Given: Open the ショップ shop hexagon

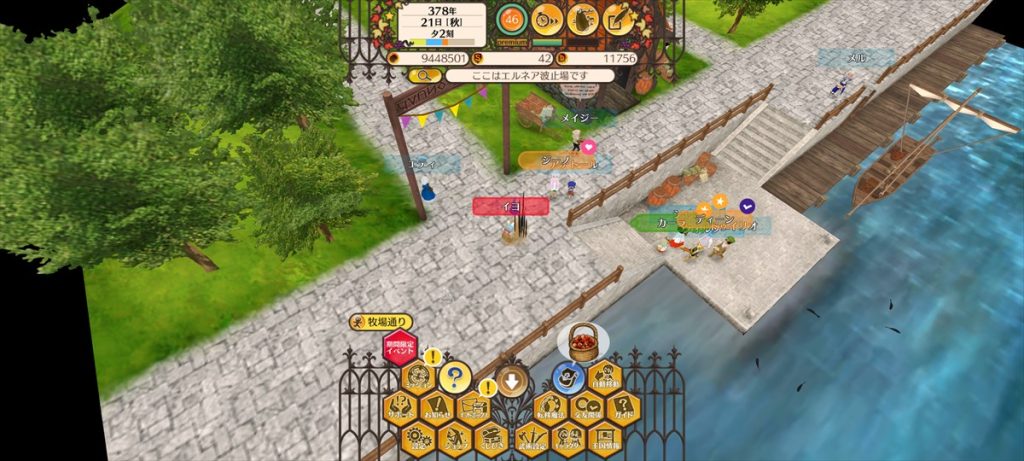Looking at the screenshot, I should pyautogui.click(x=455, y=436).
